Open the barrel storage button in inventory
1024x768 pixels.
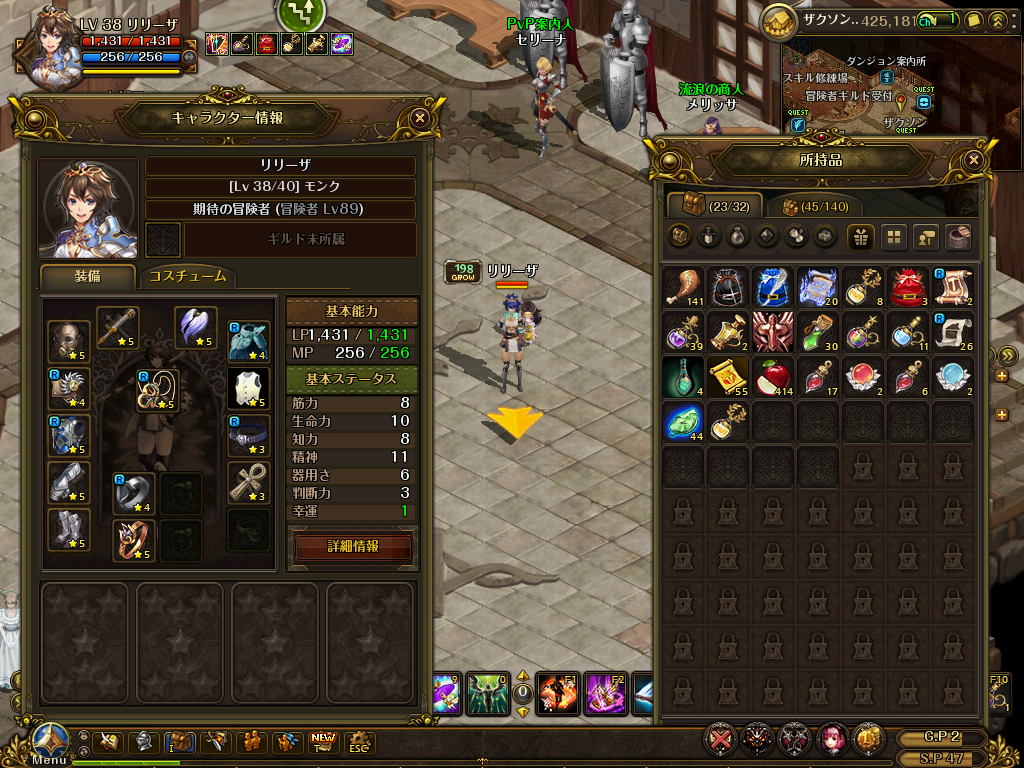click(958, 237)
